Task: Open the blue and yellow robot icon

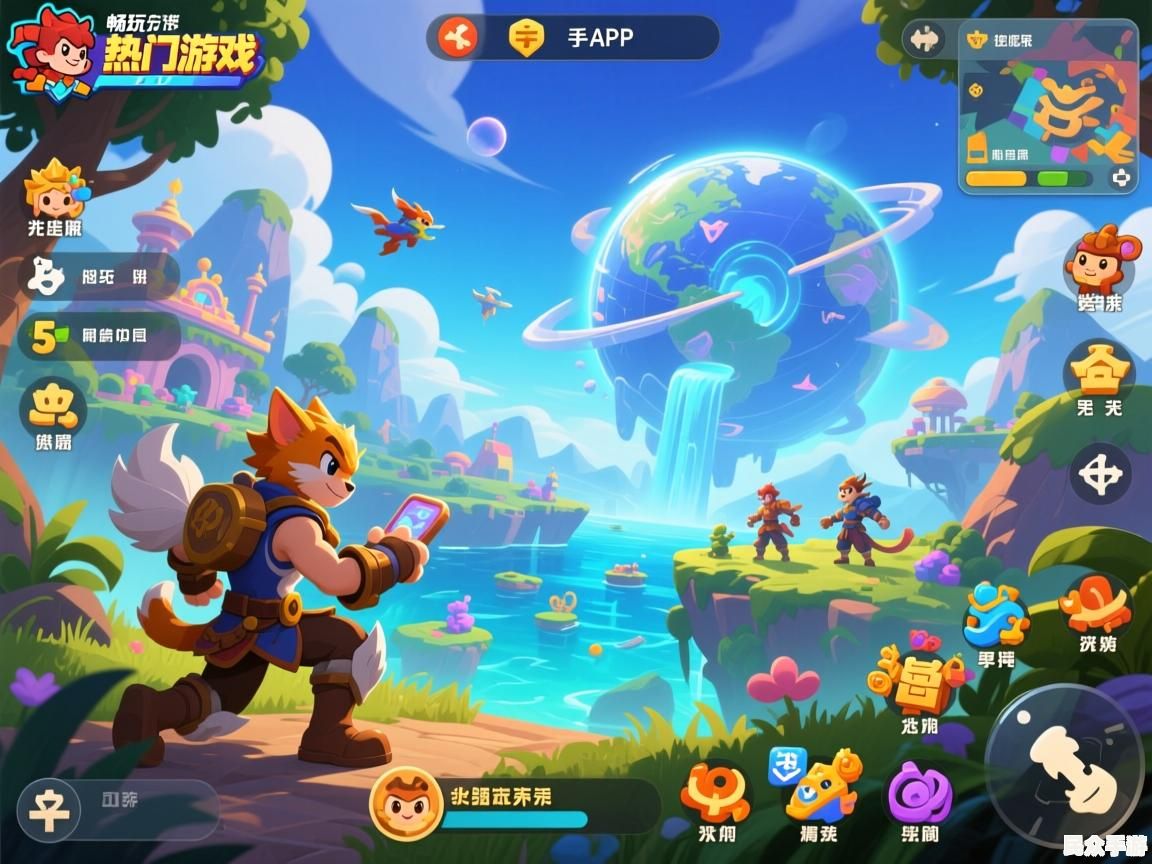Action: (x=818, y=789)
